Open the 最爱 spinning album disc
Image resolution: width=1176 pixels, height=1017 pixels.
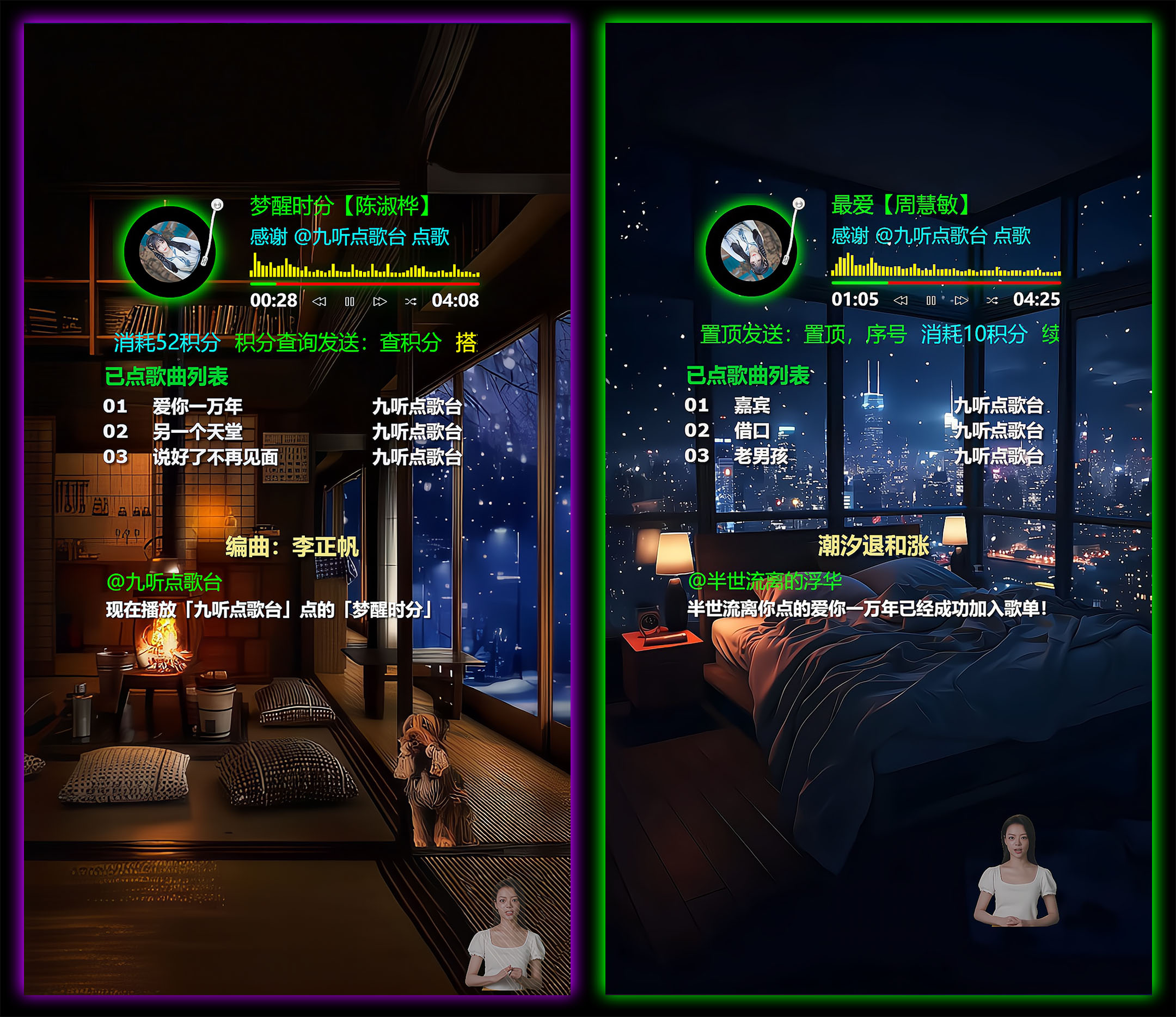coord(751,250)
